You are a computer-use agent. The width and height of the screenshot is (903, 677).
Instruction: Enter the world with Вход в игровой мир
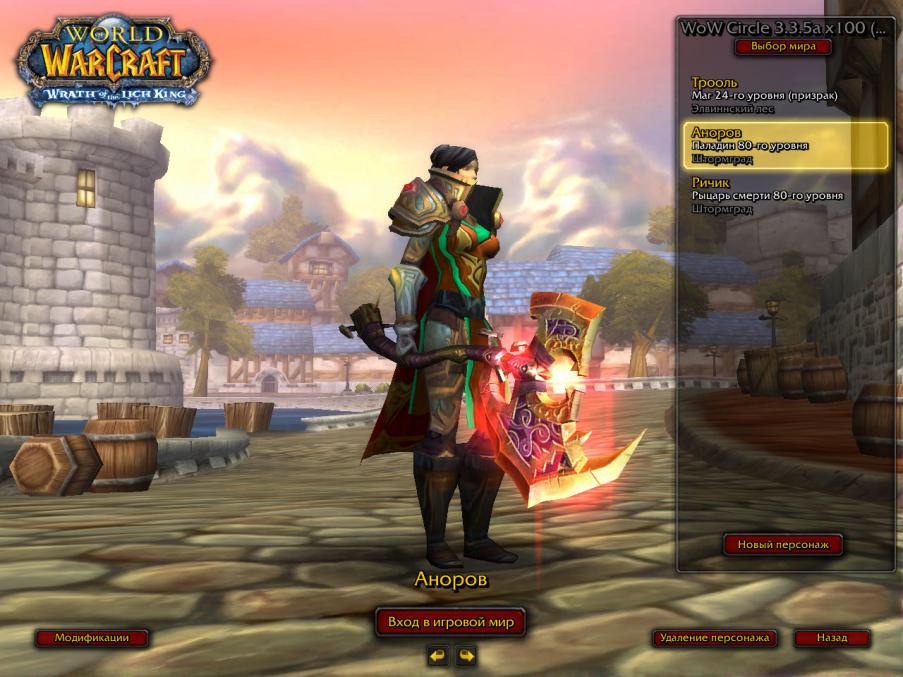(x=450, y=622)
